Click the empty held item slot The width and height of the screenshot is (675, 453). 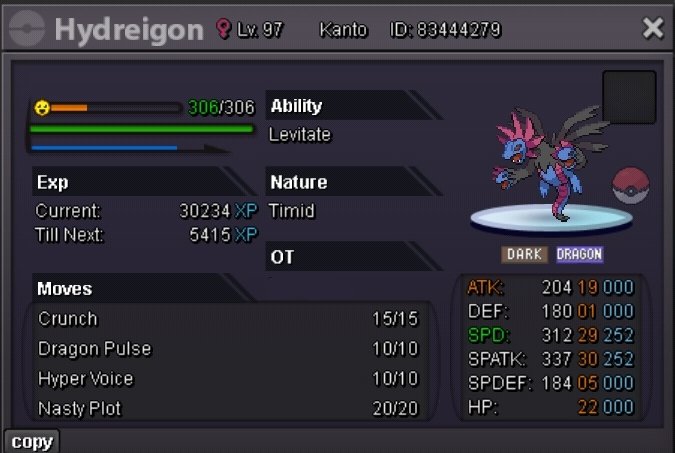(629, 97)
